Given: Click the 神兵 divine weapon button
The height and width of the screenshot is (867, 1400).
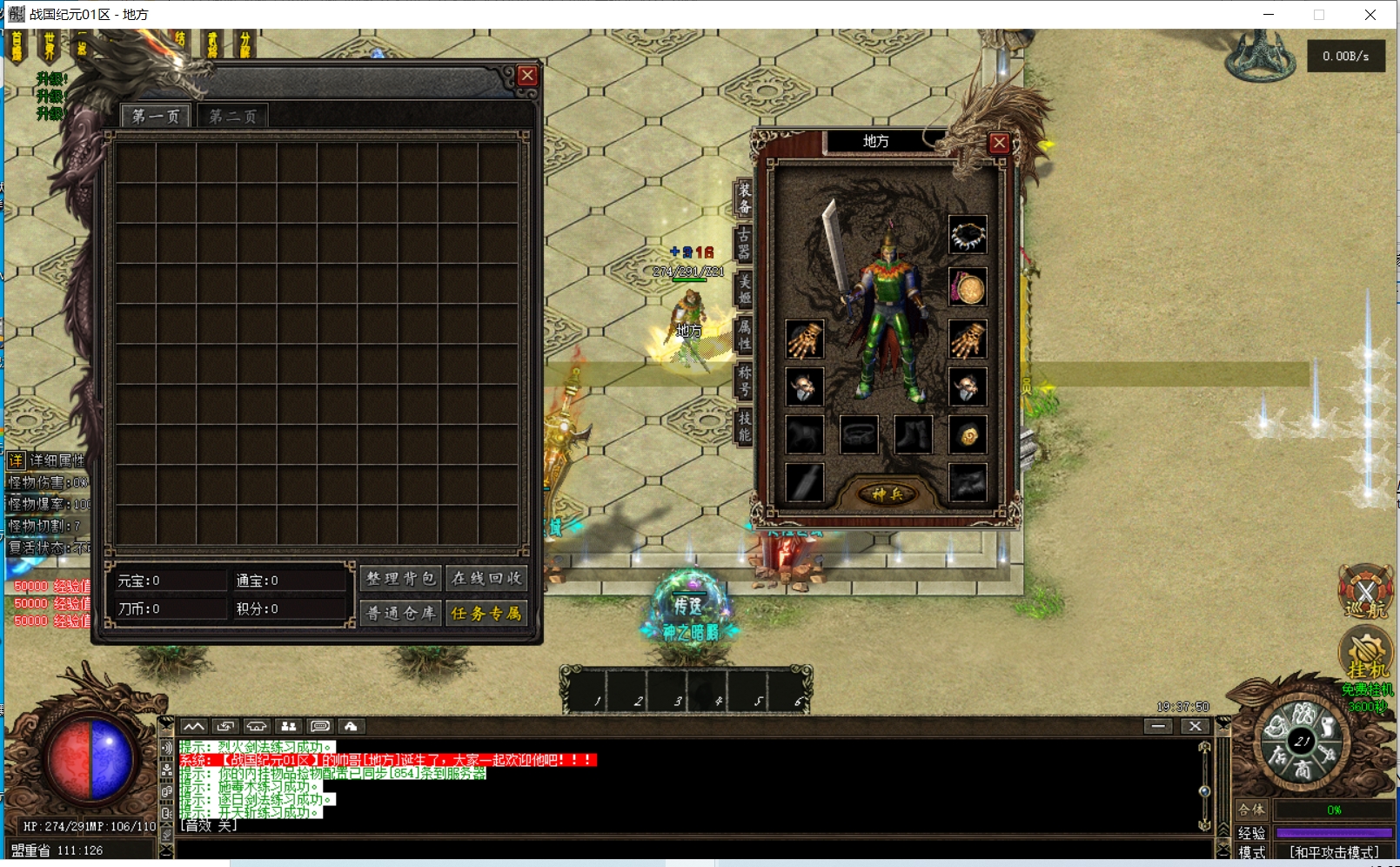Looking at the screenshot, I should click(x=887, y=494).
